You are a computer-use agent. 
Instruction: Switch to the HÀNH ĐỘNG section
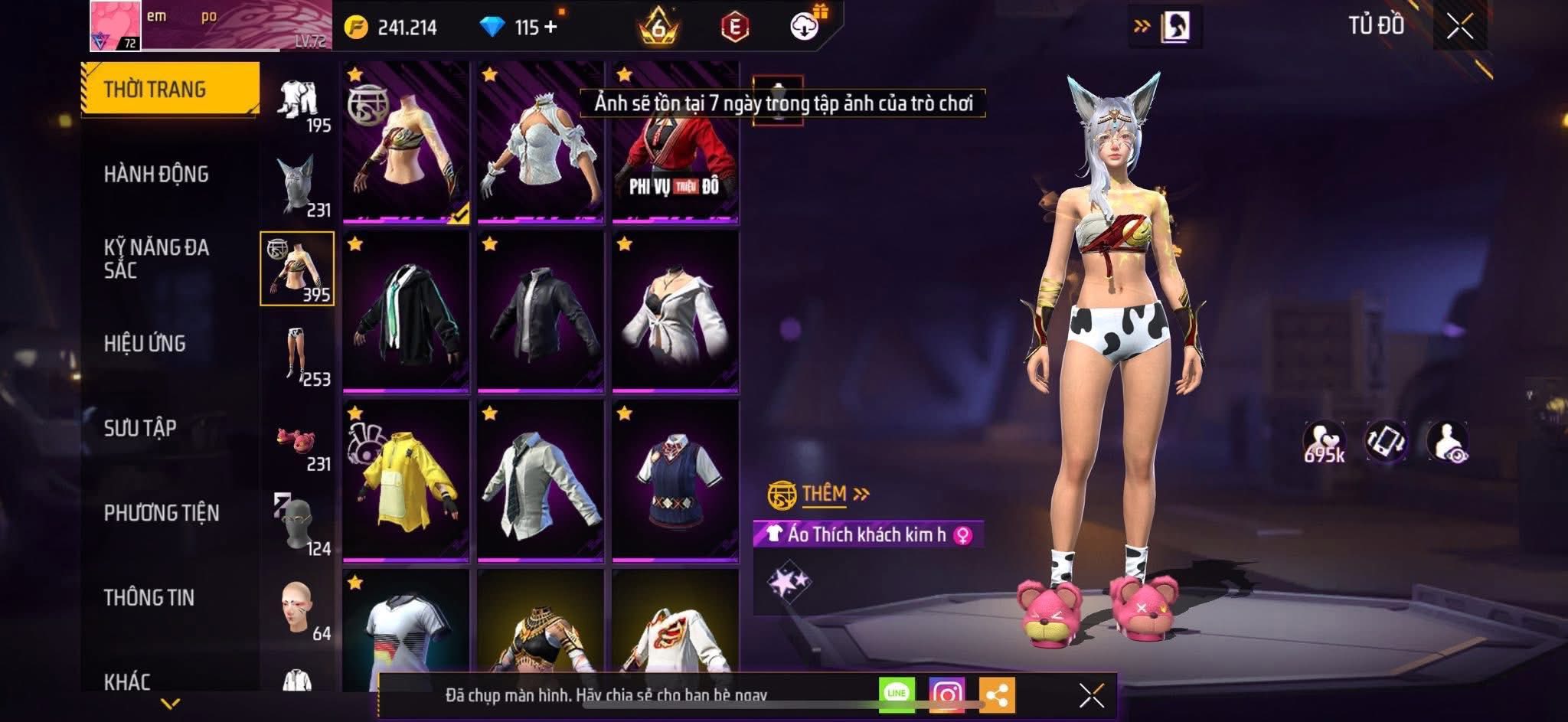[156, 174]
